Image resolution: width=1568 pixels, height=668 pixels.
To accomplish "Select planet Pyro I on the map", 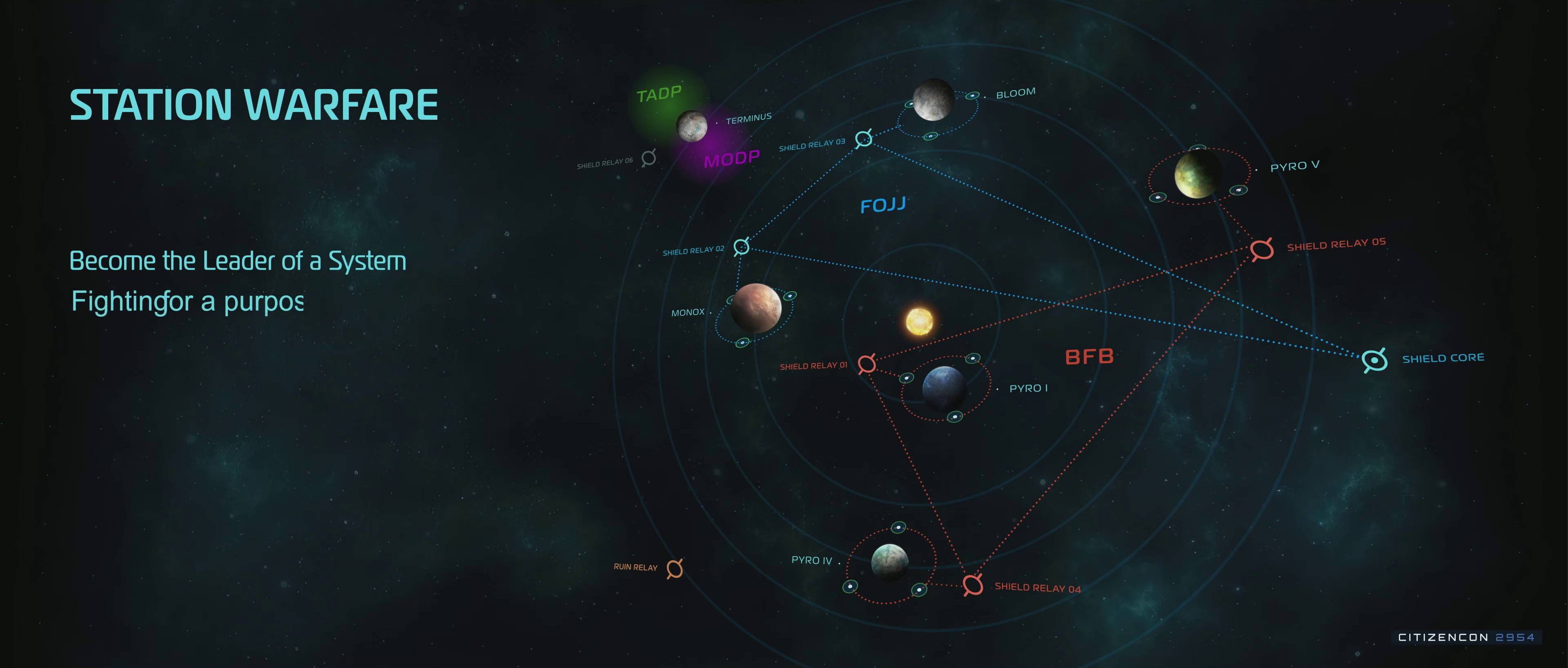I will 944,387.
